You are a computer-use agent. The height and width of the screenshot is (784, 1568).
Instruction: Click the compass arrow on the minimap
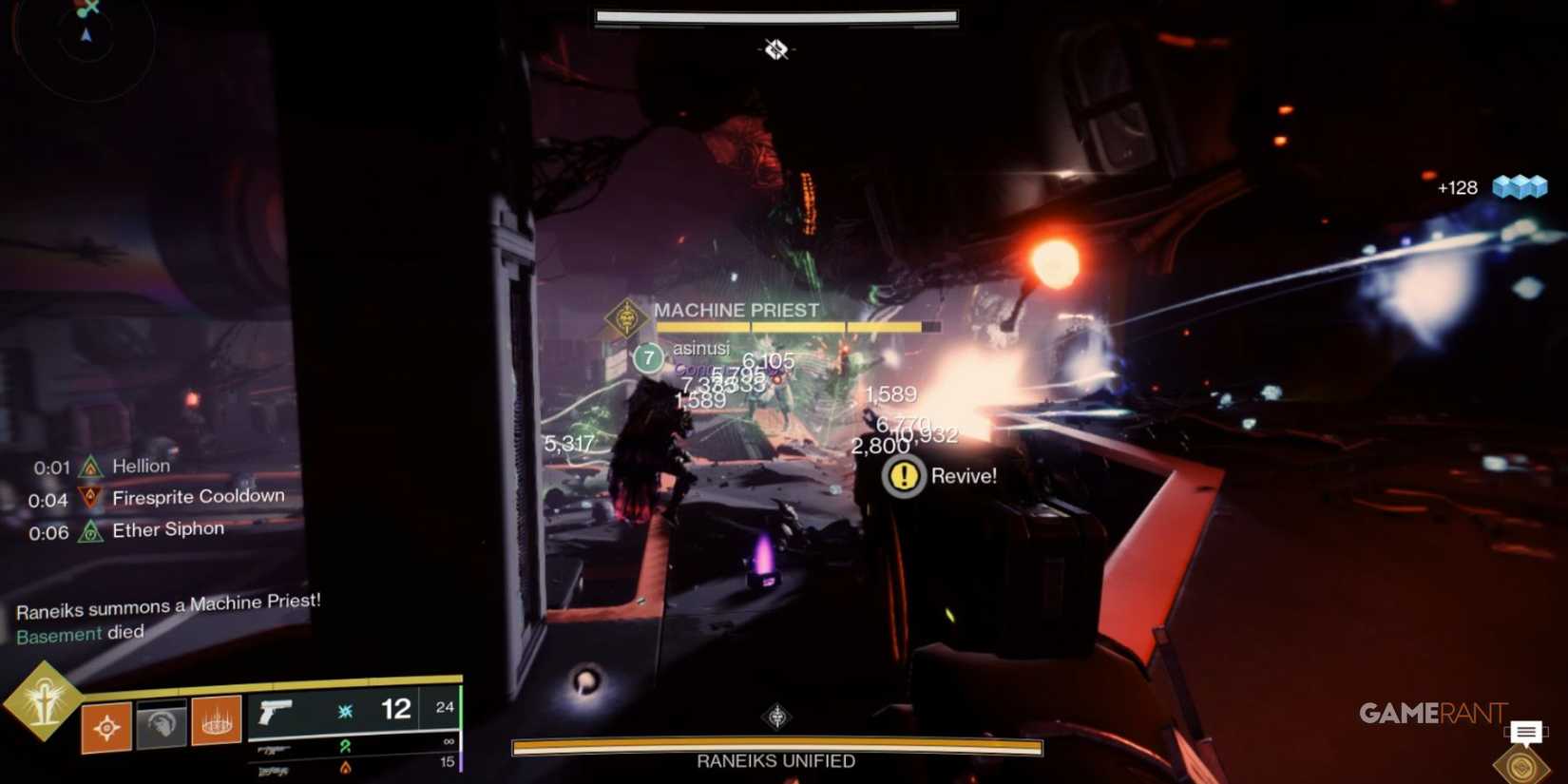tap(86, 35)
